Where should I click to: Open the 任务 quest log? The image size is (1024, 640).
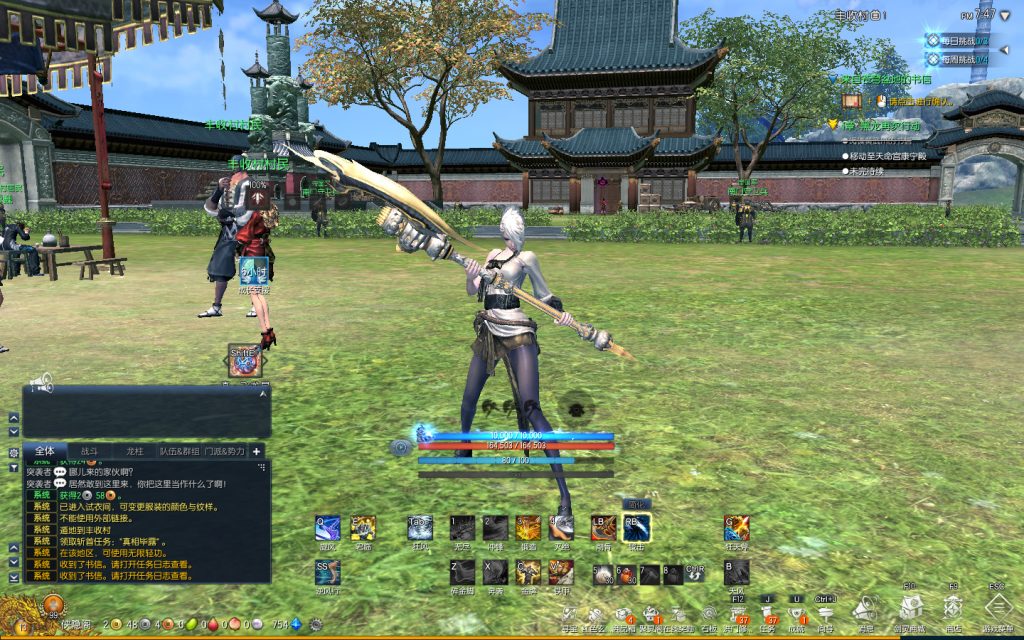click(x=771, y=612)
